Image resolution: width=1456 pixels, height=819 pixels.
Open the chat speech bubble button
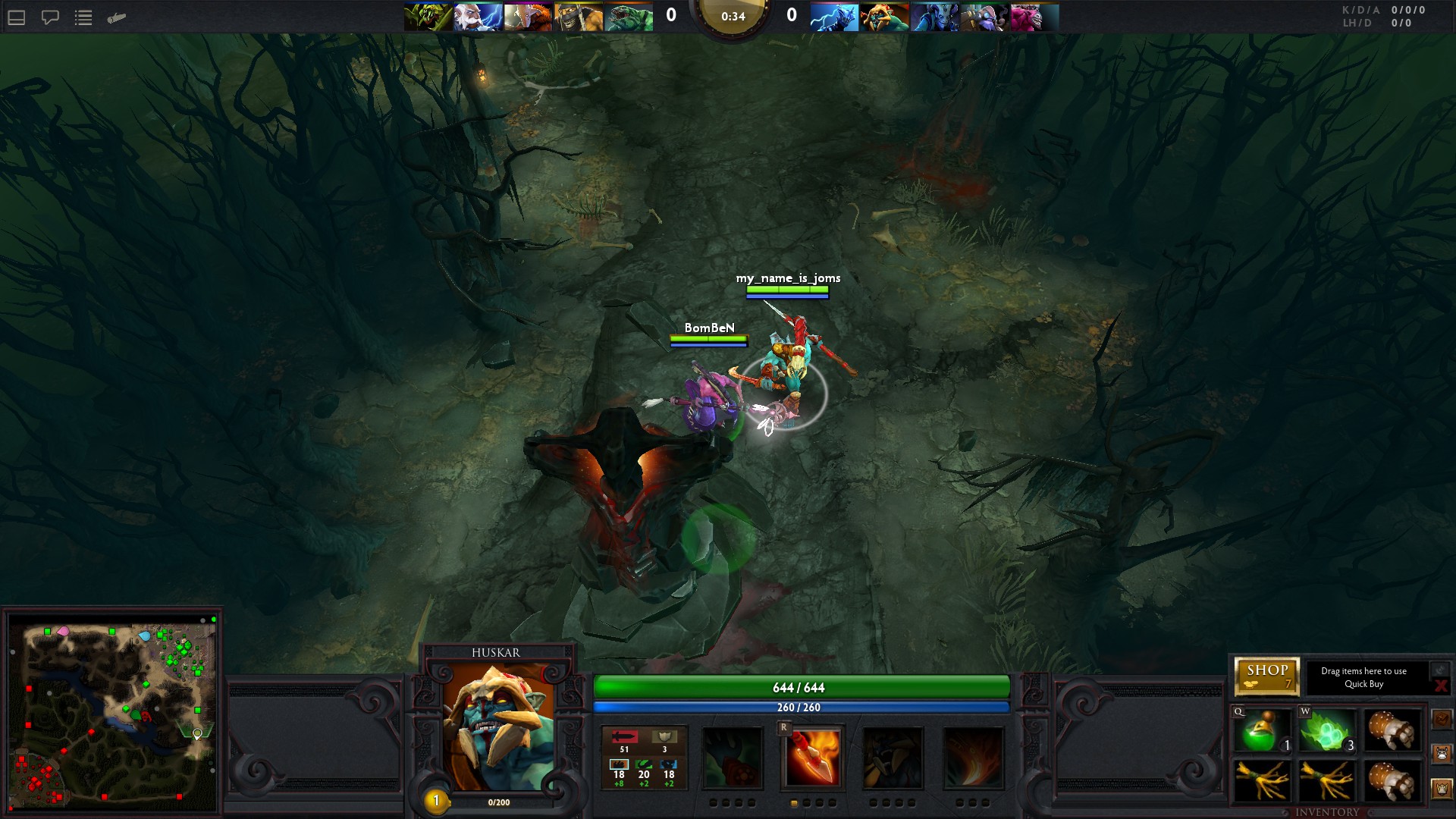pyautogui.click(x=50, y=17)
